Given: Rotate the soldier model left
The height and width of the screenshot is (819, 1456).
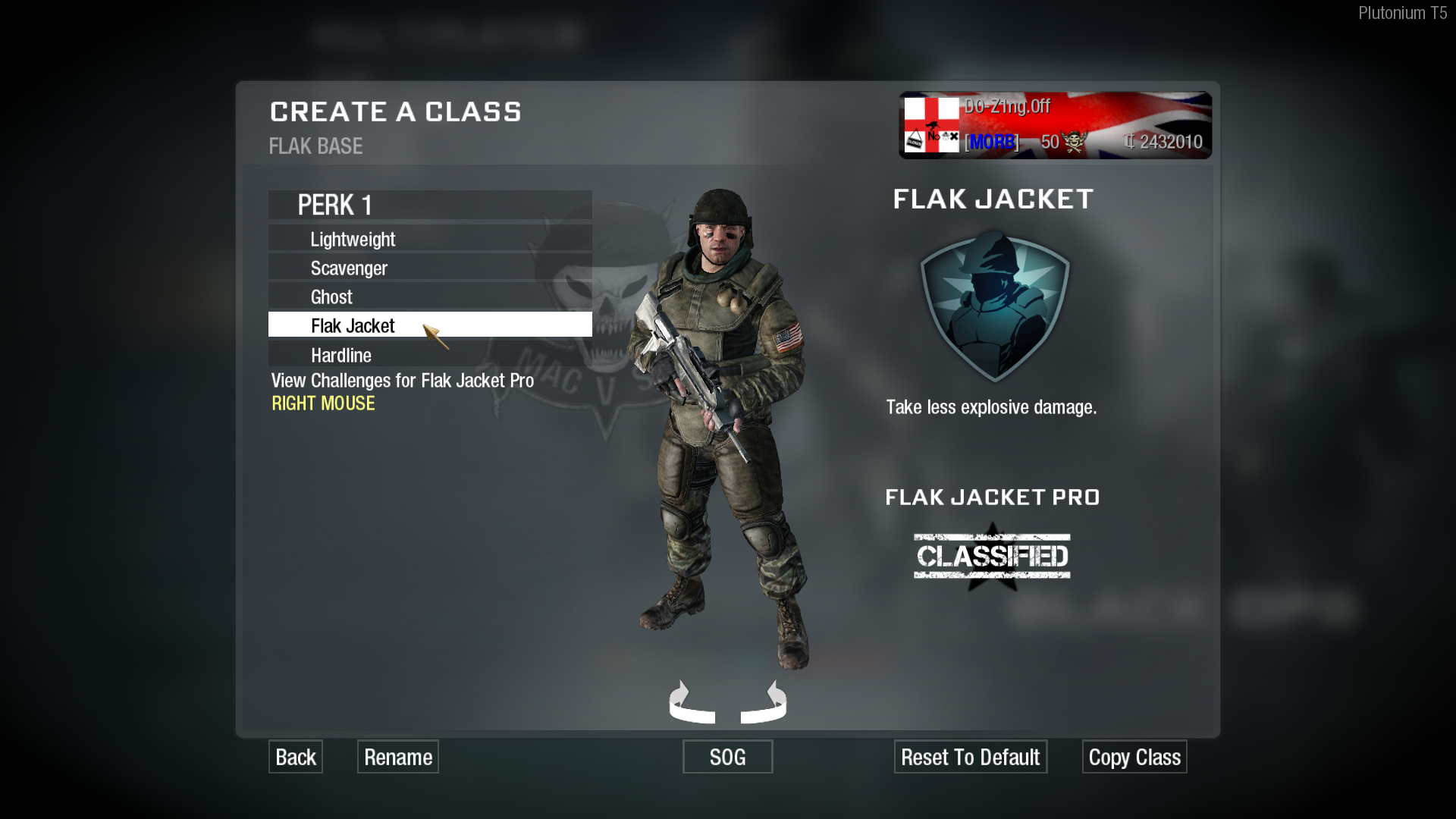Looking at the screenshot, I should point(690,704).
